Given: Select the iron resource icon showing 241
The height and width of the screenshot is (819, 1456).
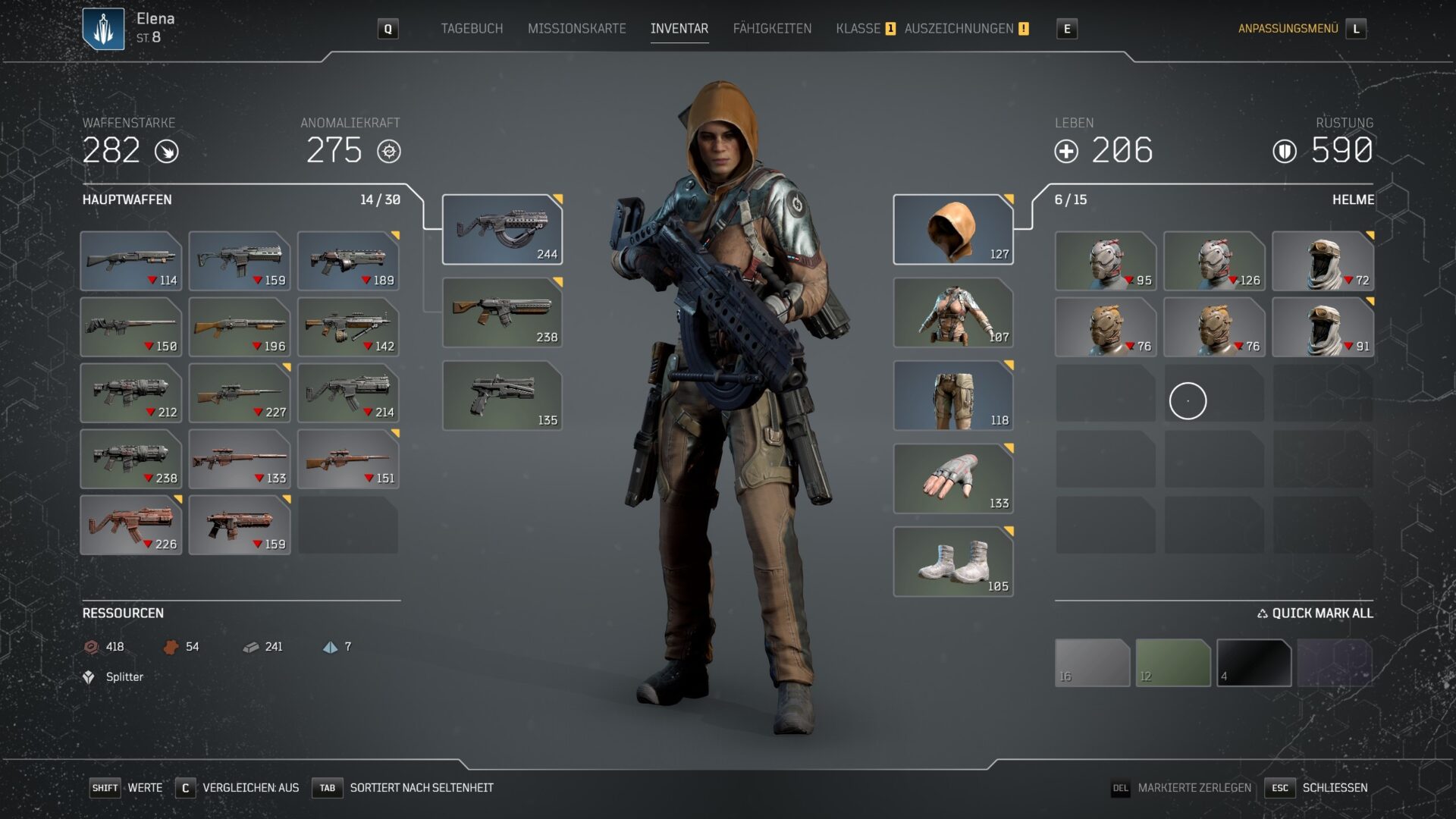Looking at the screenshot, I should point(250,647).
